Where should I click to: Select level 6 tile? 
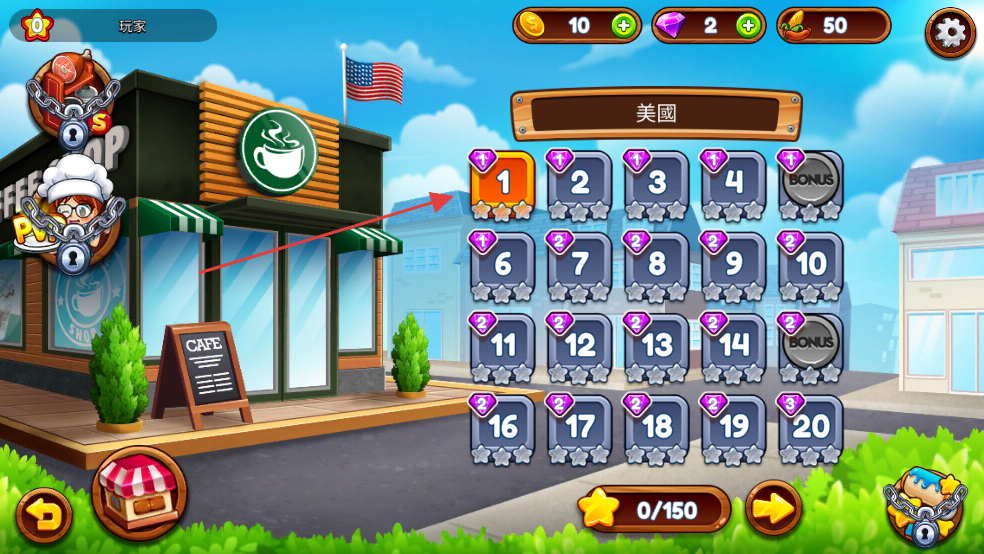503,266
